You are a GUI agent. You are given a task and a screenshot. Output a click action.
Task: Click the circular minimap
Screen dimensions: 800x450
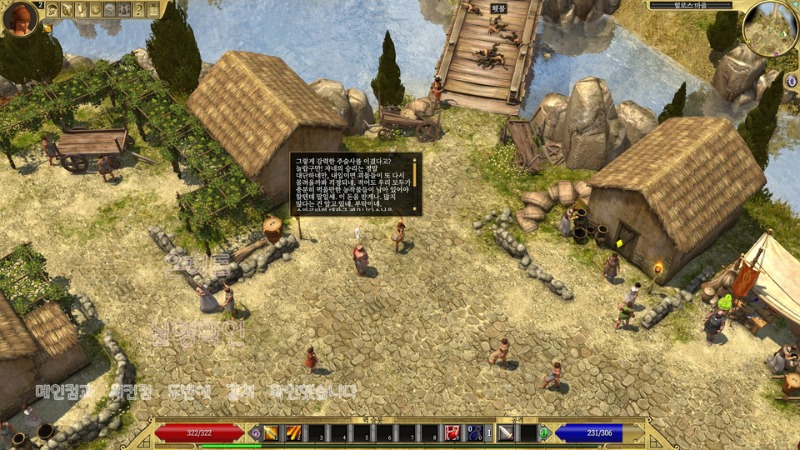(x=770, y=28)
